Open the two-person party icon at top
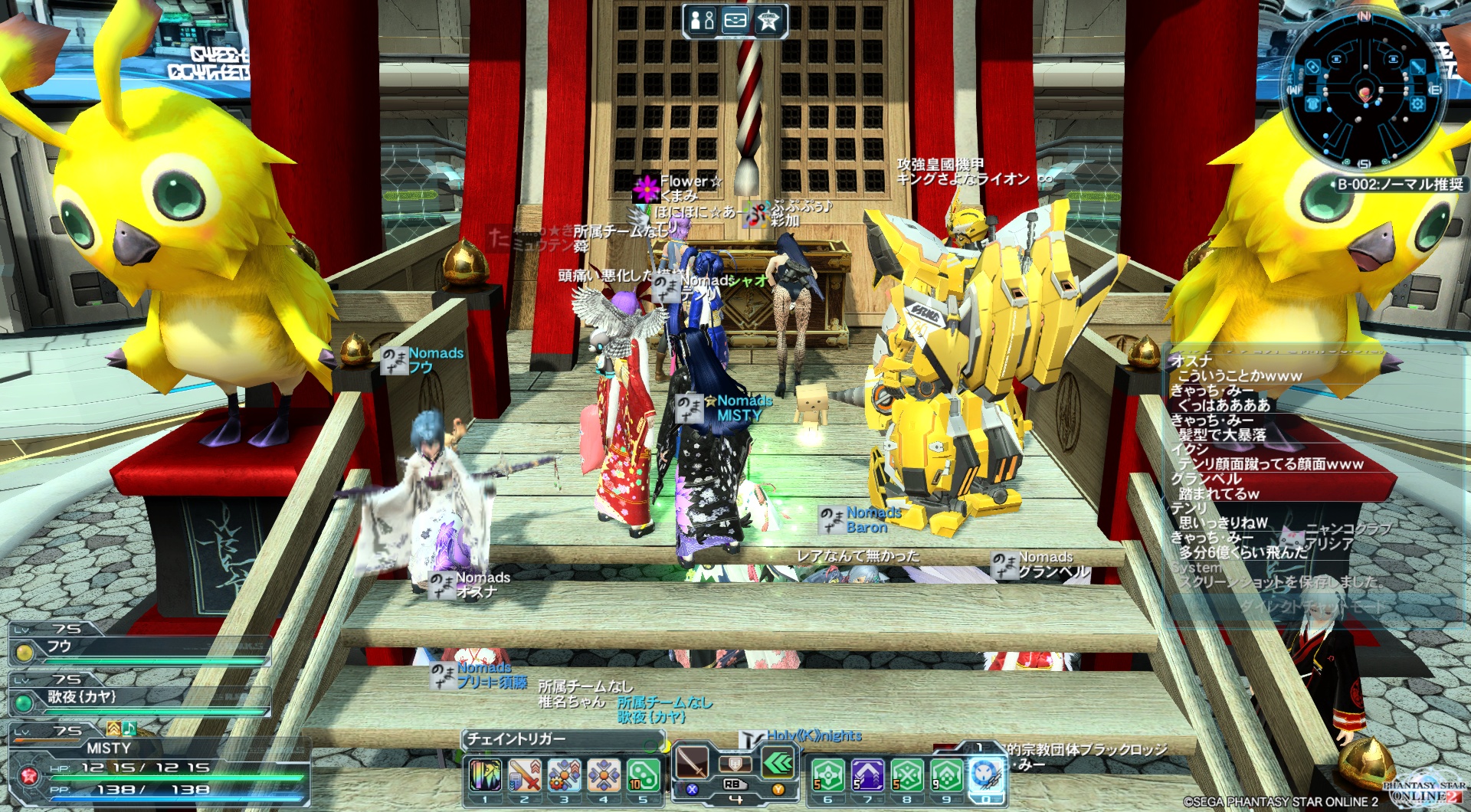1471x812 pixels. pyautogui.click(x=702, y=20)
